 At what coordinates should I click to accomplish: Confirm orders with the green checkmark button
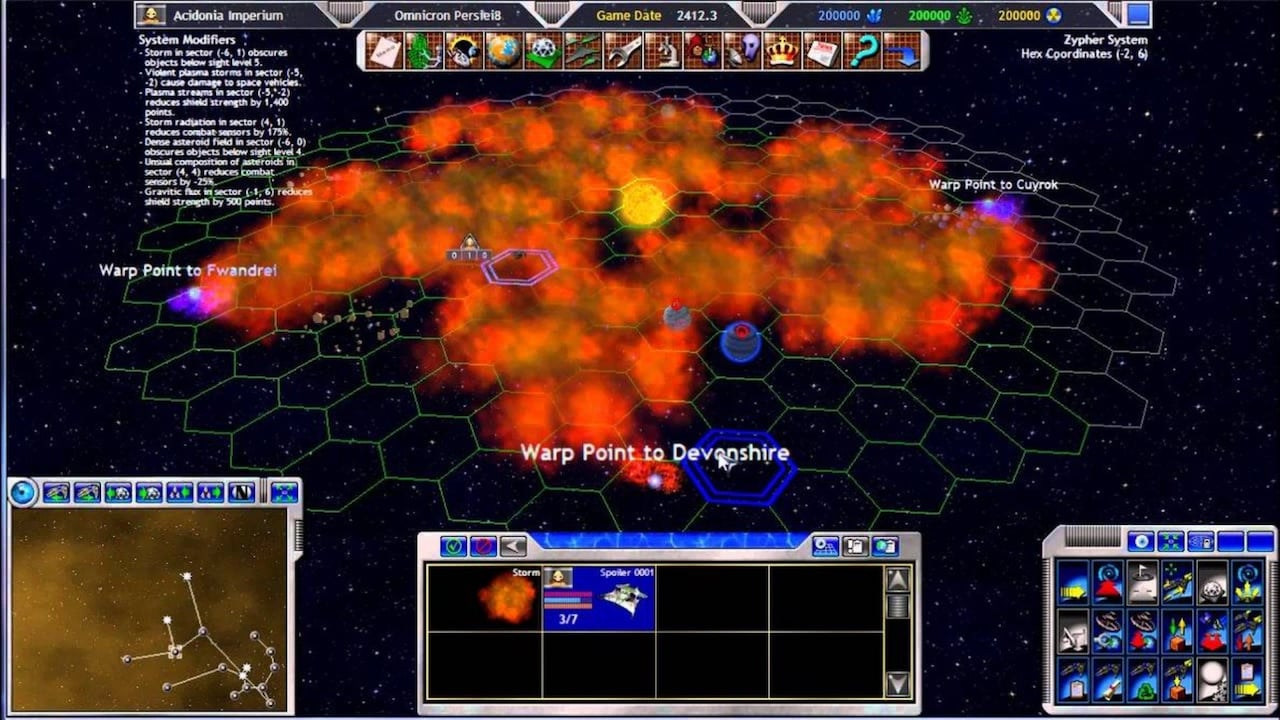click(x=453, y=545)
